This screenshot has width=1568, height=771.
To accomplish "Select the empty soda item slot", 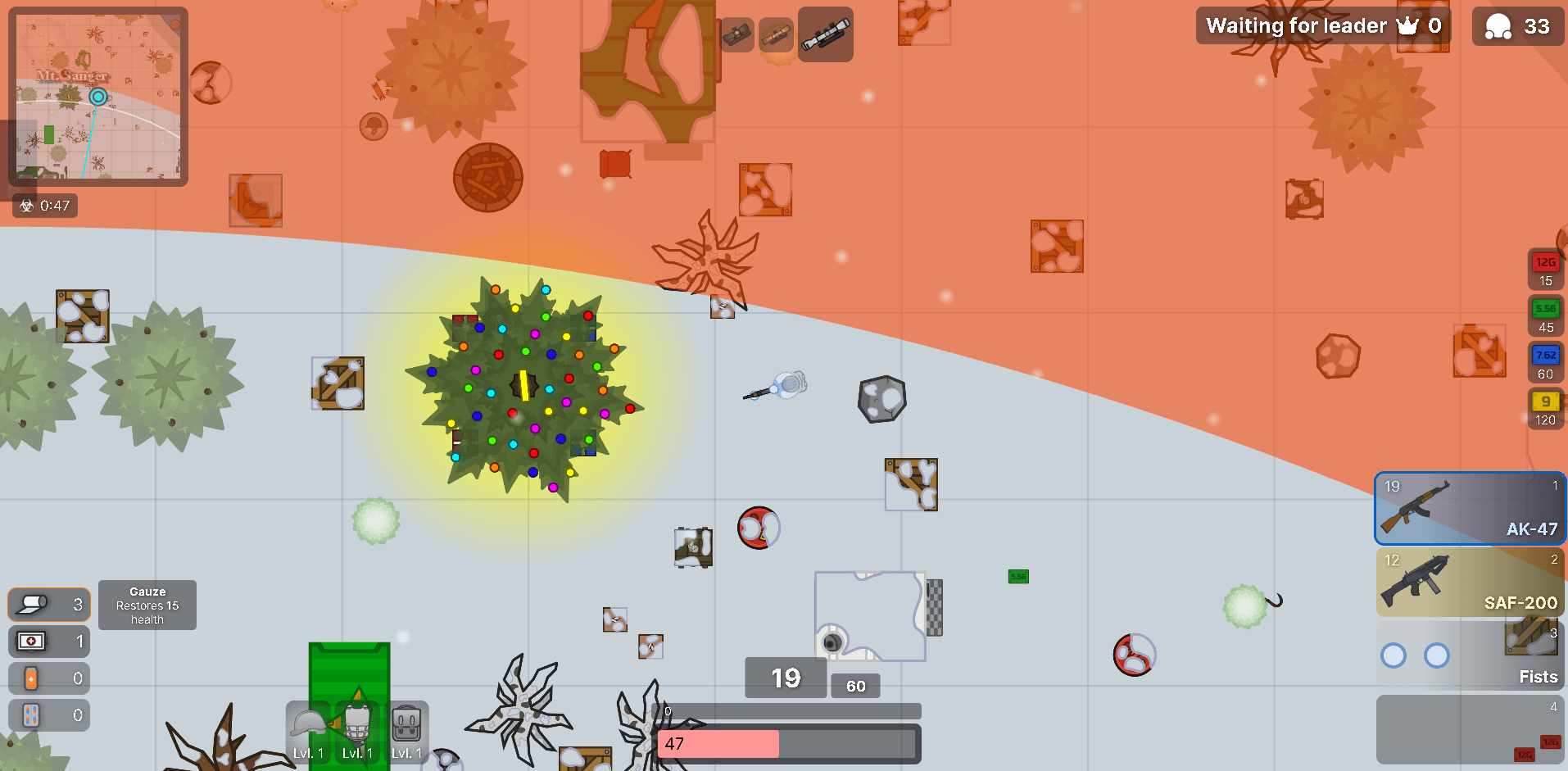I will coord(48,678).
